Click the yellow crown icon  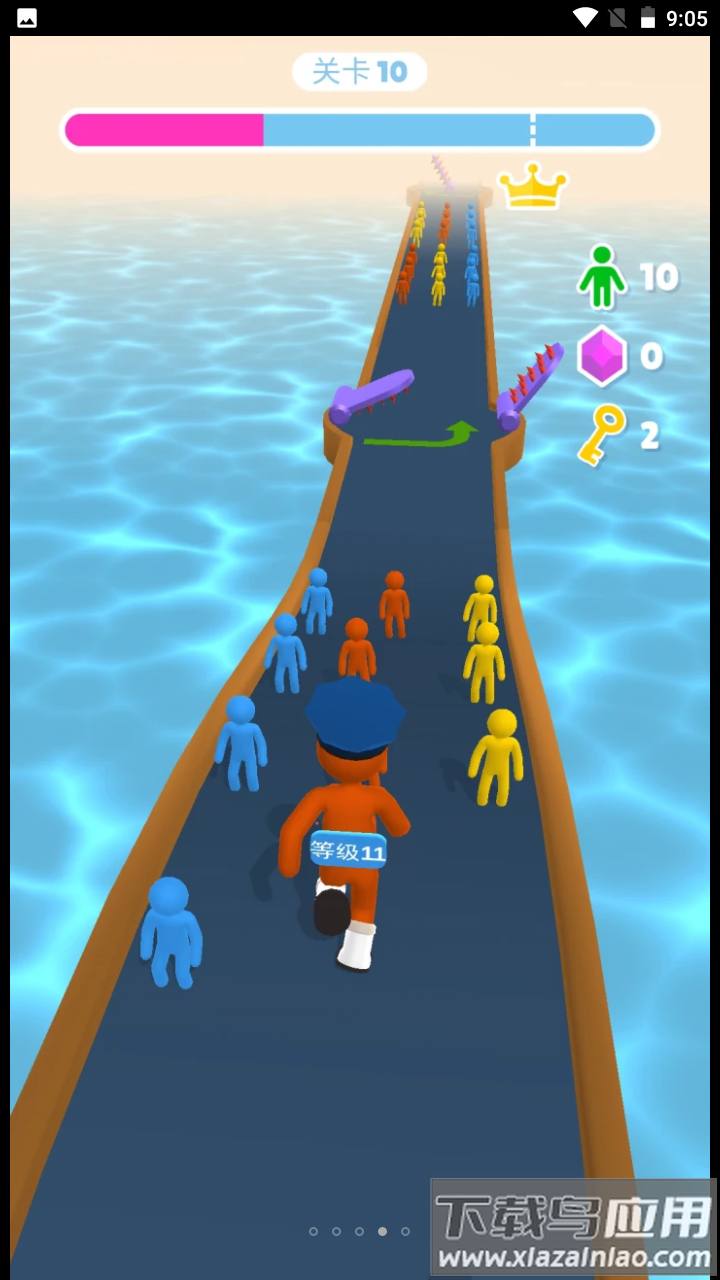(532, 186)
